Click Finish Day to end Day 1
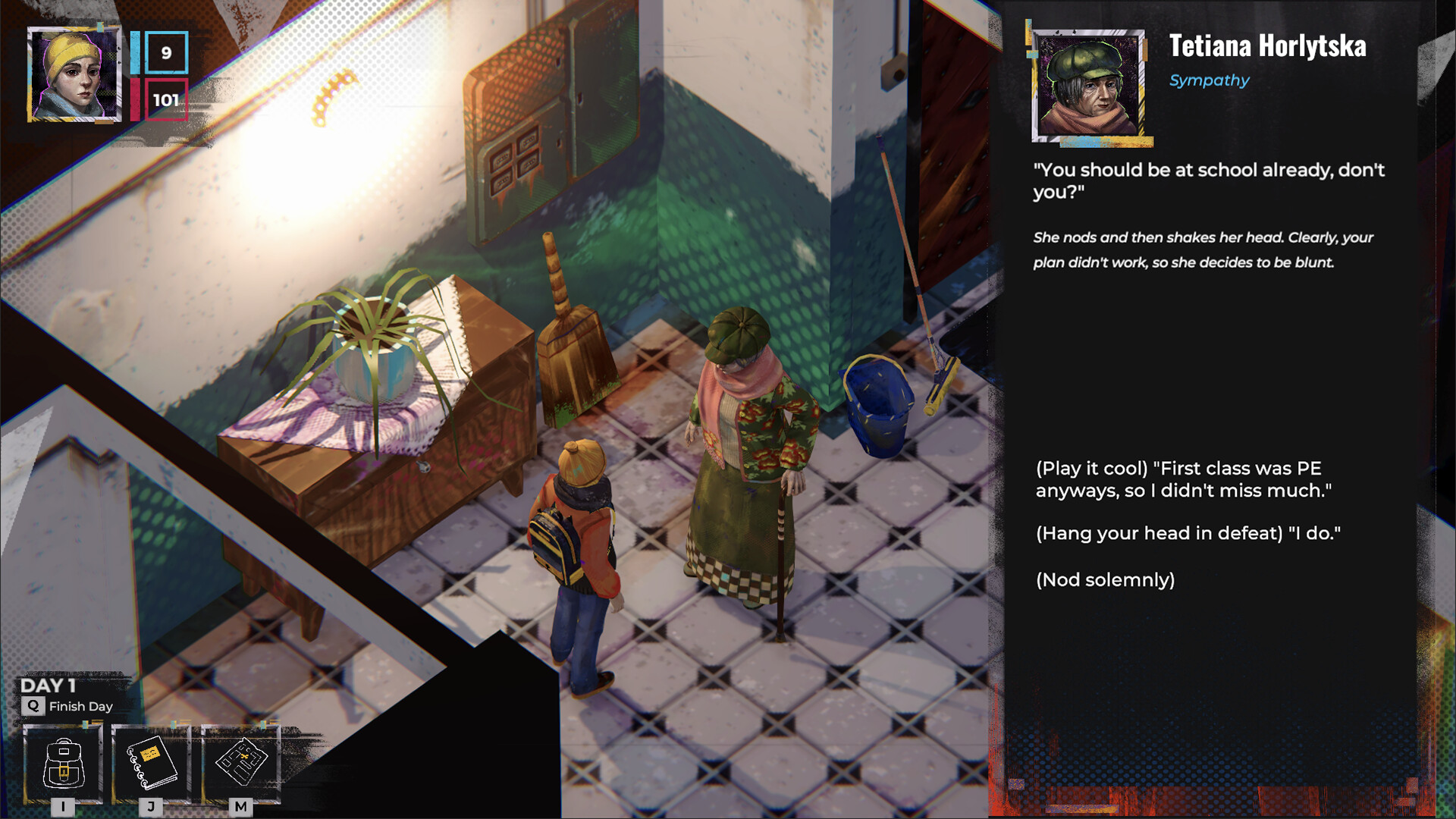 pos(80,706)
